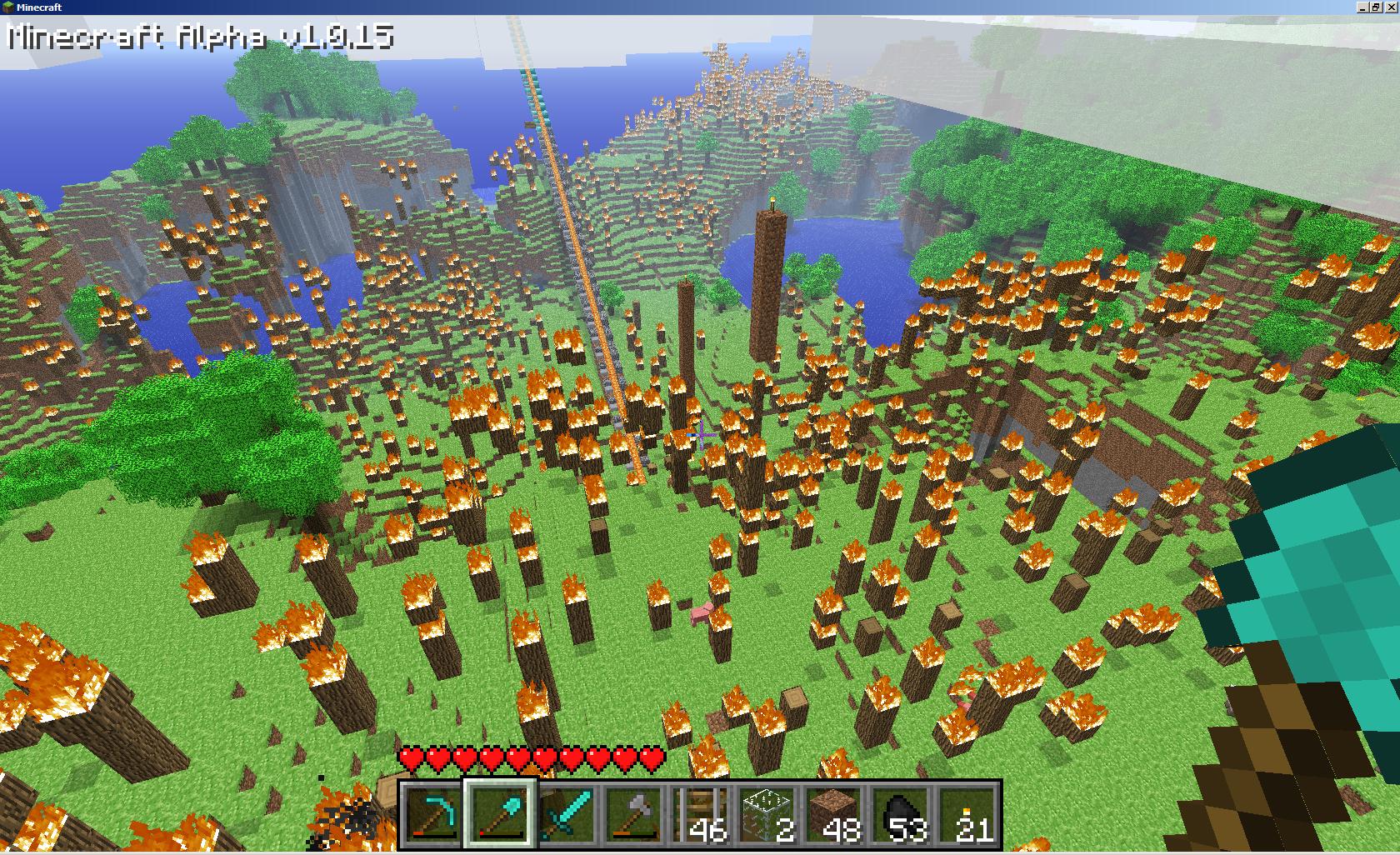Choose the glass block slot
Screen dimensions: 1400x855
pos(767,814)
